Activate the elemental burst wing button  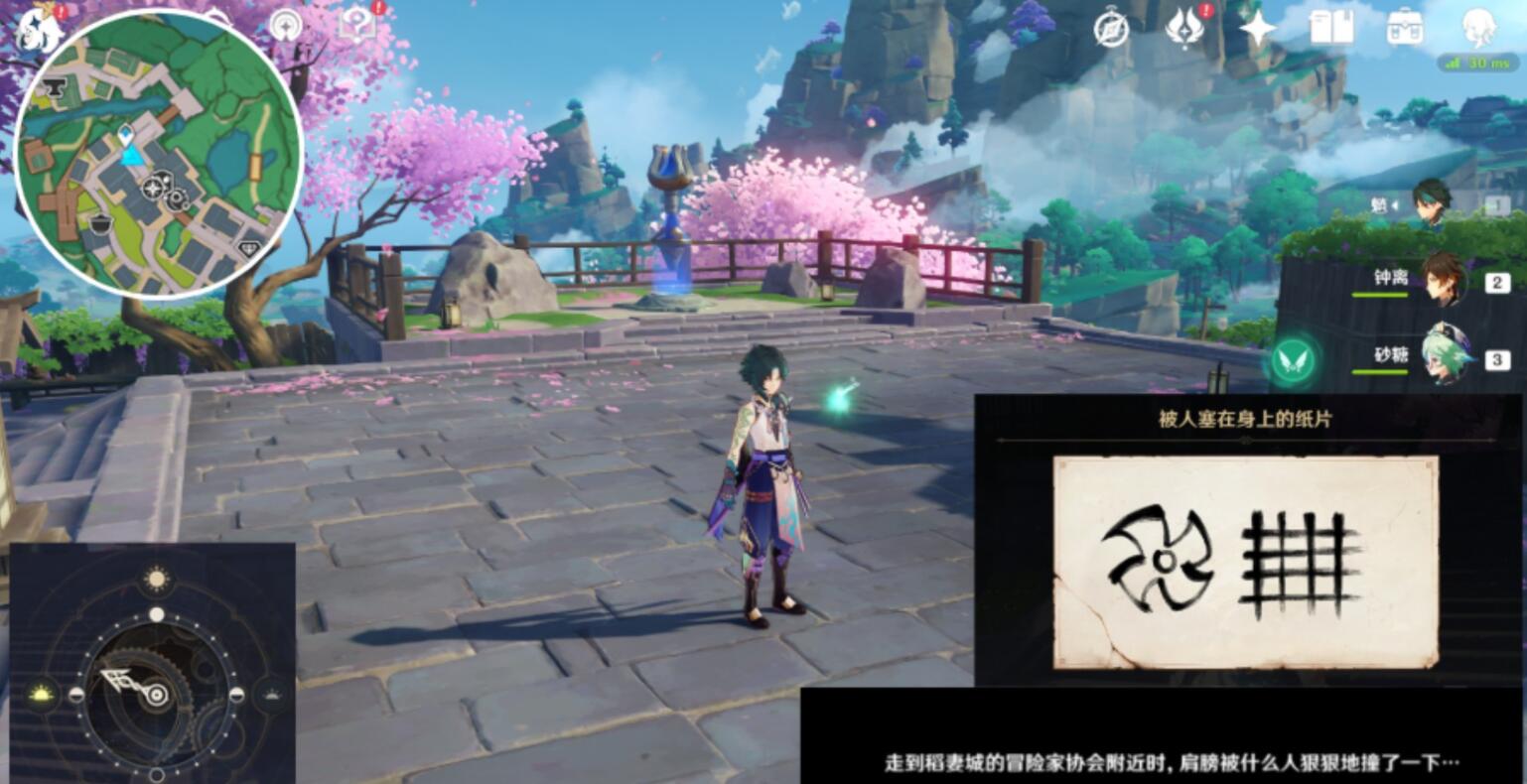click(1291, 361)
